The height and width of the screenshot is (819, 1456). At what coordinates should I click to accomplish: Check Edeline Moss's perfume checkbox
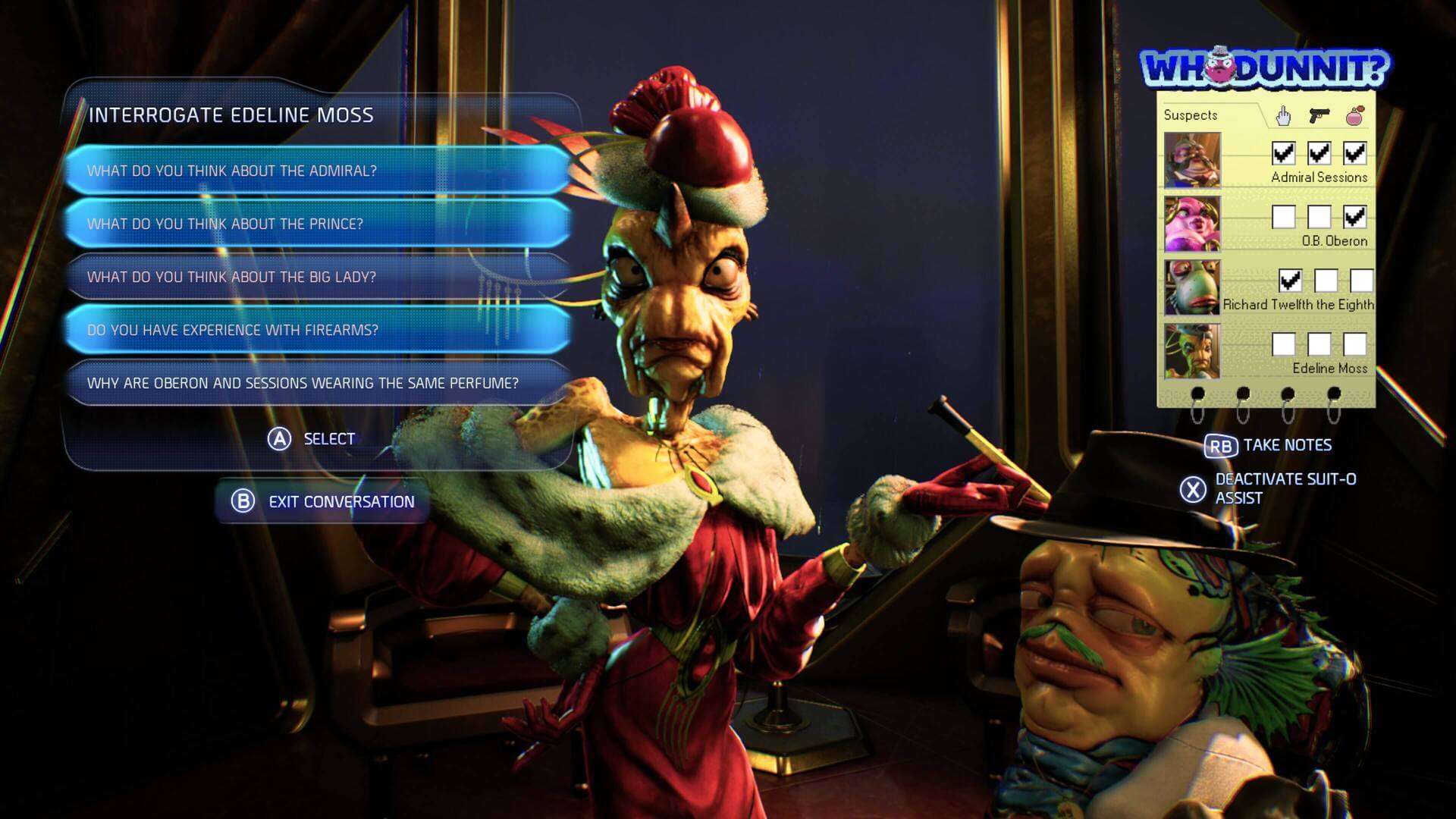pyautogui.click(x=1354, y=344)
